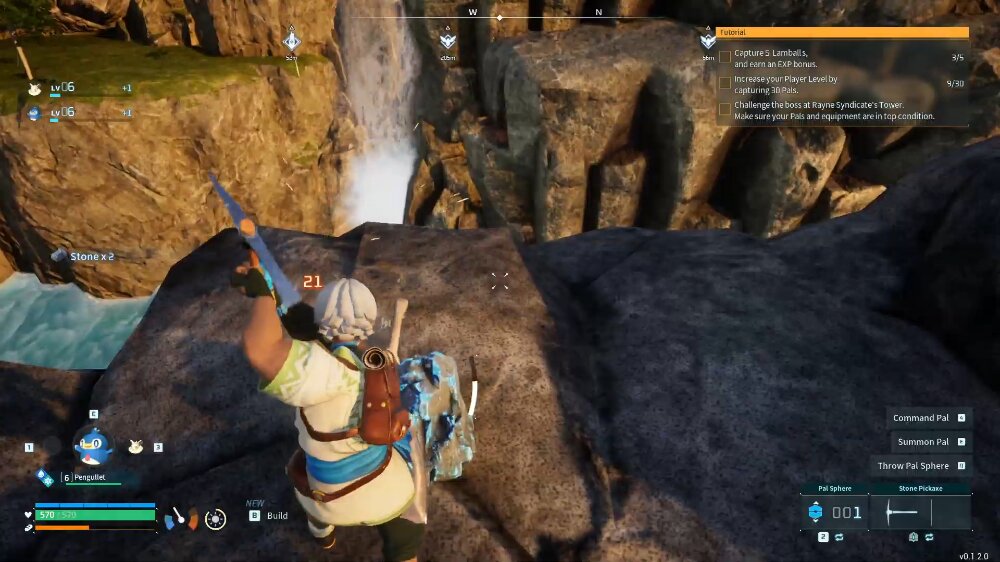Select the Pal Sphere slot

point(834,512)
